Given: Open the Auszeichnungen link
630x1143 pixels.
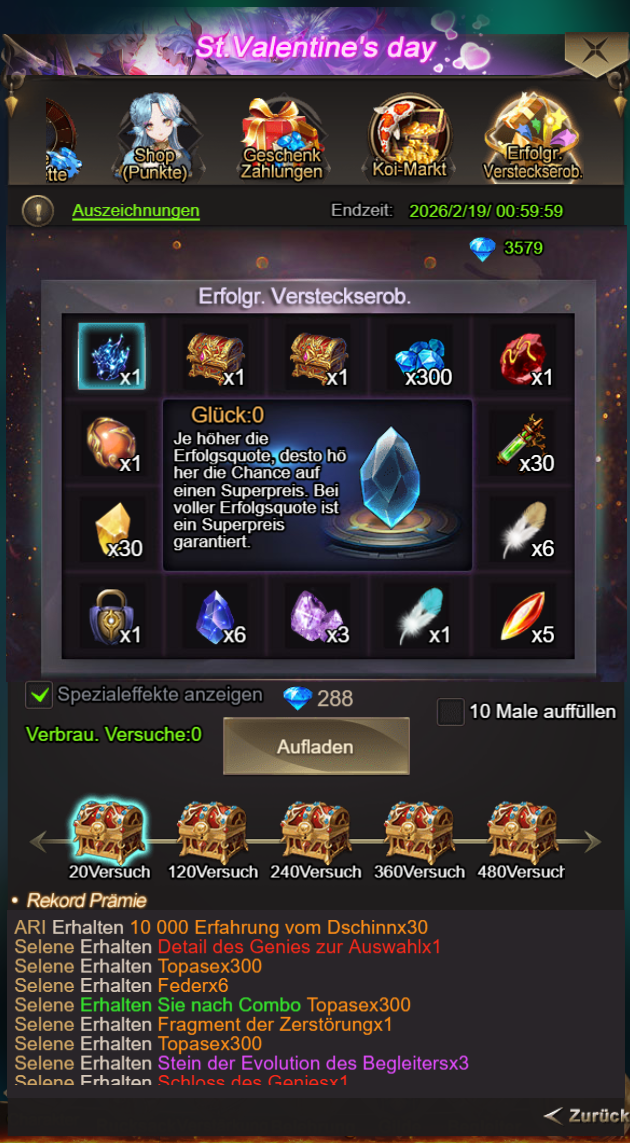Looking at the screenshot, I should [136, 211].
